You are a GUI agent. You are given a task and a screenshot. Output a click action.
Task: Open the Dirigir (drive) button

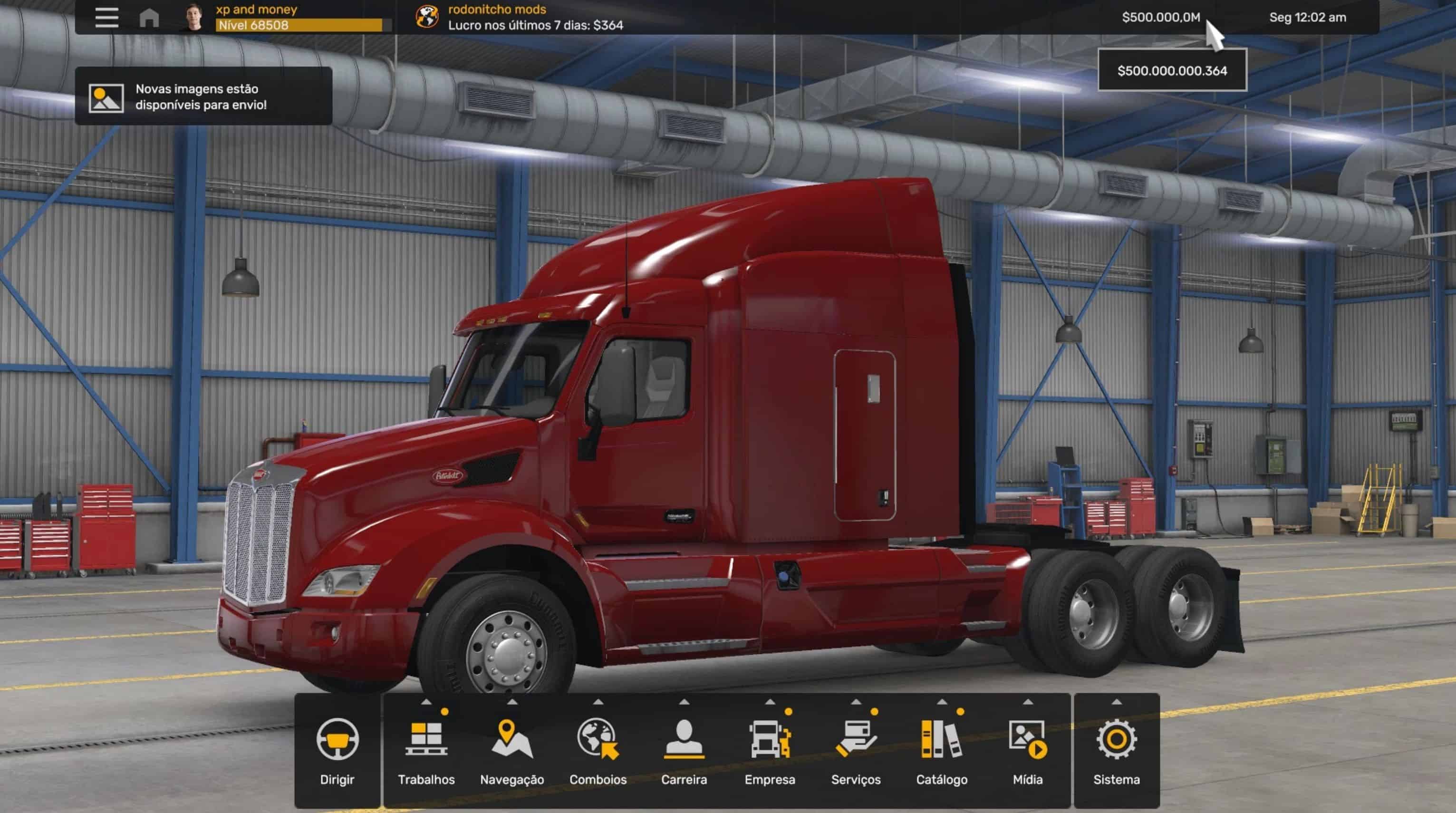coord(337,750)
